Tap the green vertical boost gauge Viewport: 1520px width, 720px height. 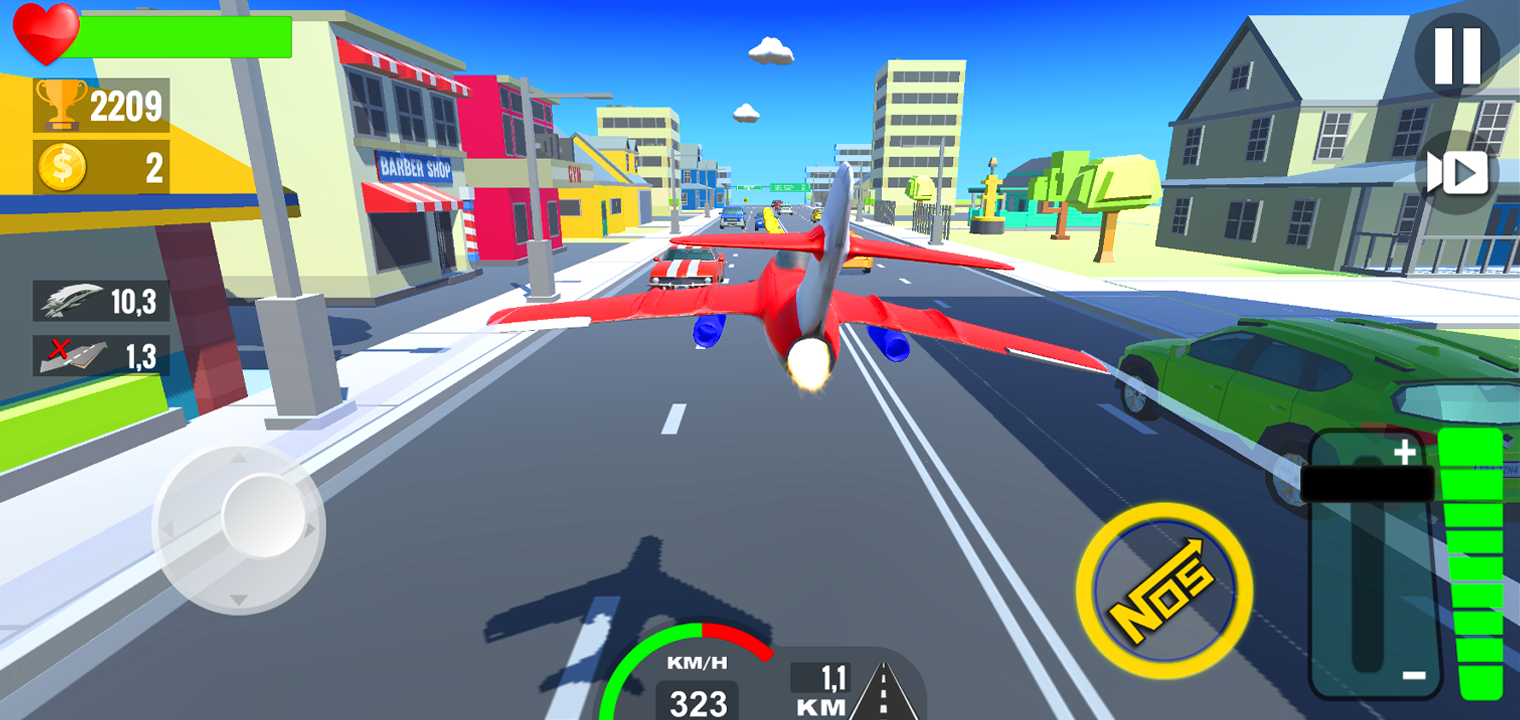click(1471, 560)
